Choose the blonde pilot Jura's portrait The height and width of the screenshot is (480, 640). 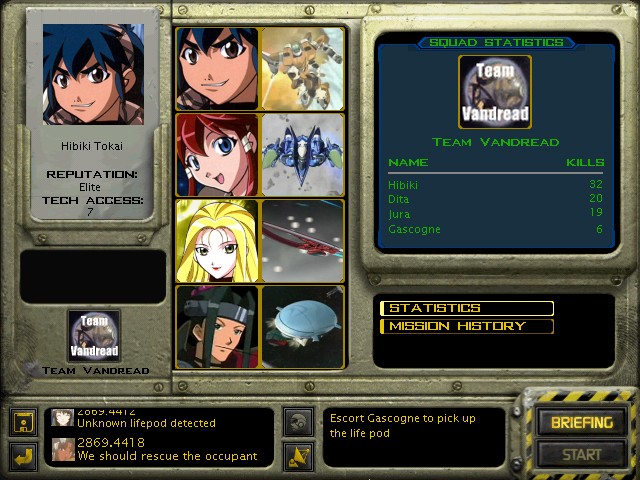tap(217, 241)
